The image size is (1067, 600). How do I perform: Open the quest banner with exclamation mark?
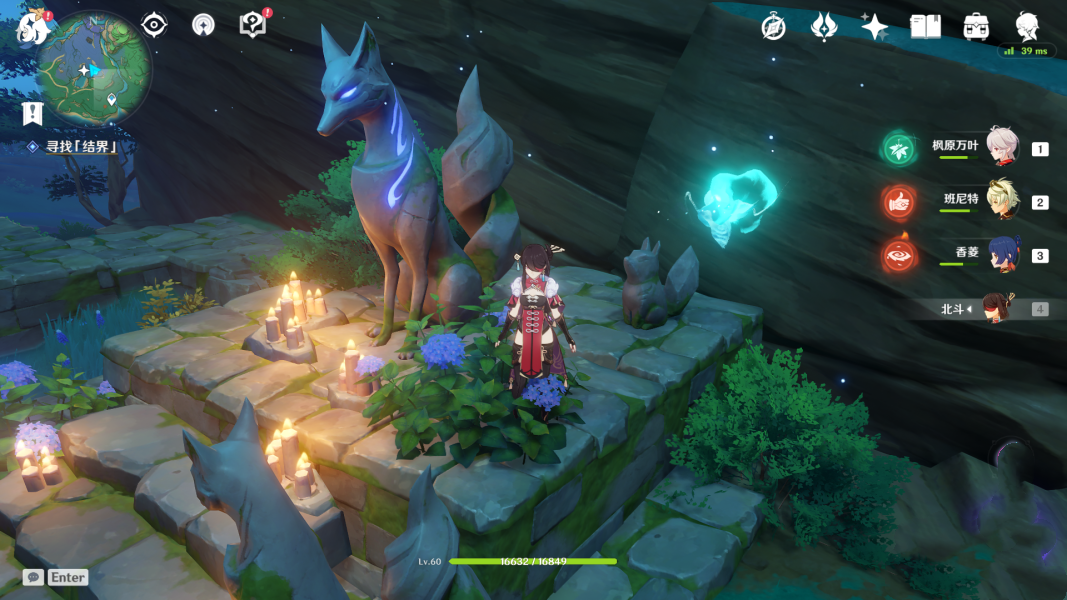32,113
